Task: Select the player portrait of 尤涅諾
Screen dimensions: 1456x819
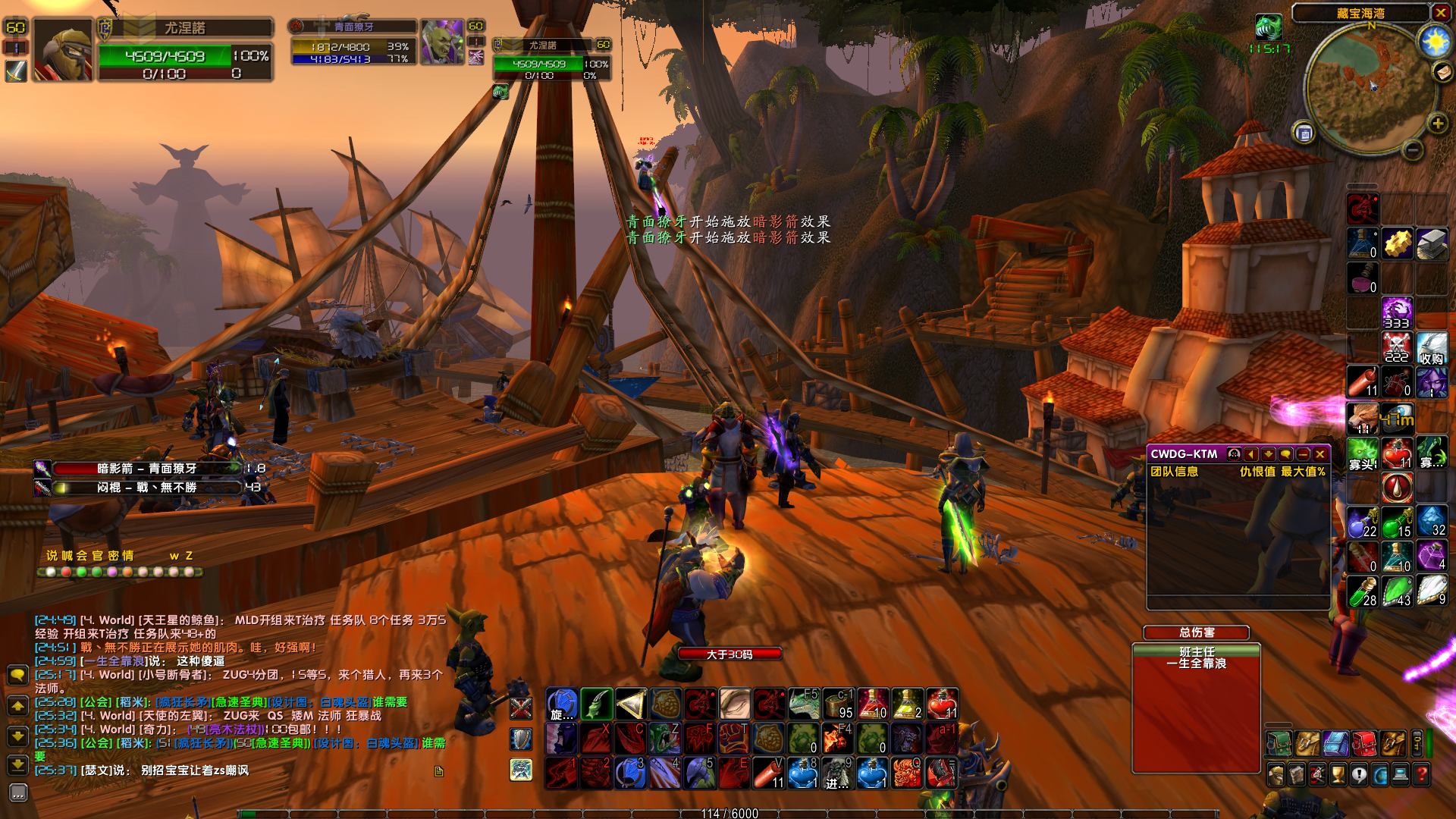Action: [63, 50]
